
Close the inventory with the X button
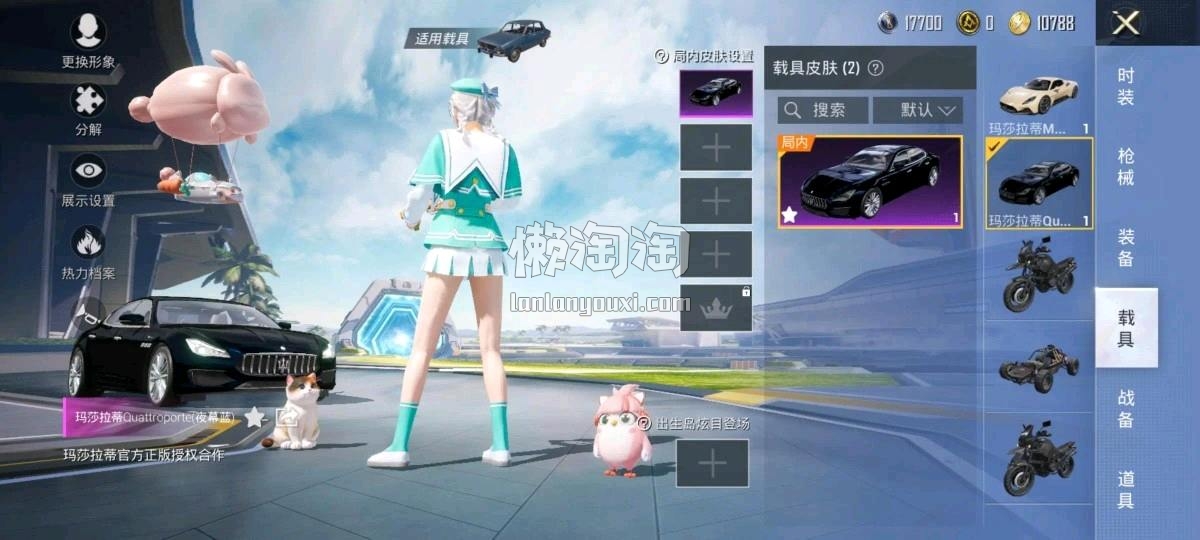coord(1126,24)
